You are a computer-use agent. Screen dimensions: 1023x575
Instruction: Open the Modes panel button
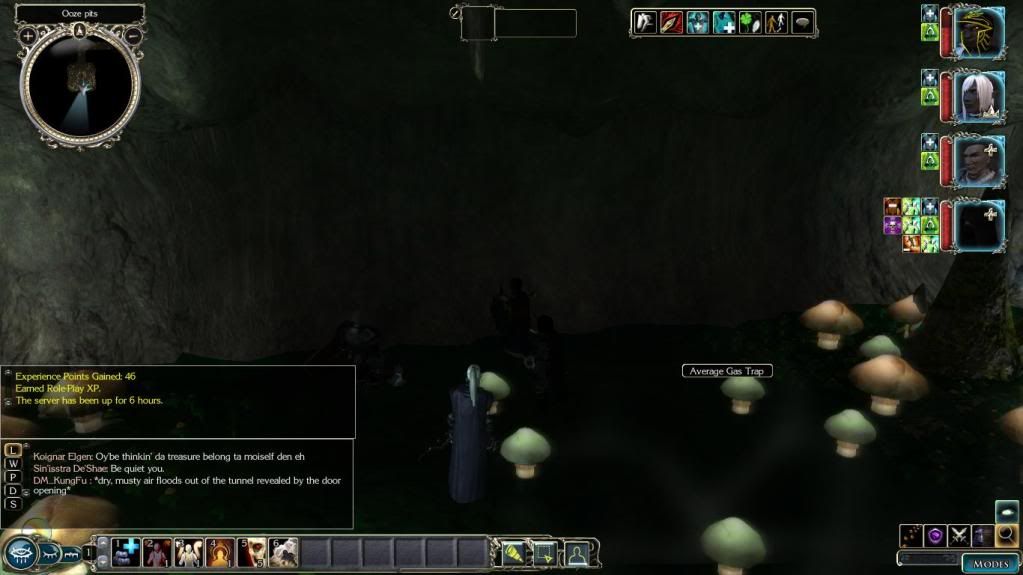[x=990, y=563]
